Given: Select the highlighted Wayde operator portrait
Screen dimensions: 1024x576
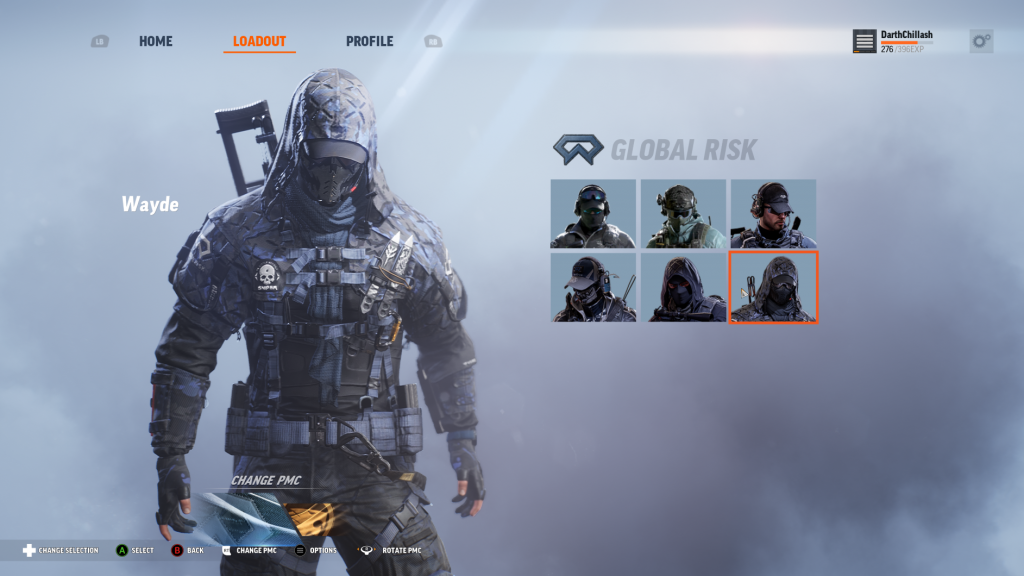Looking at the screenshot, I should (773, 287).
